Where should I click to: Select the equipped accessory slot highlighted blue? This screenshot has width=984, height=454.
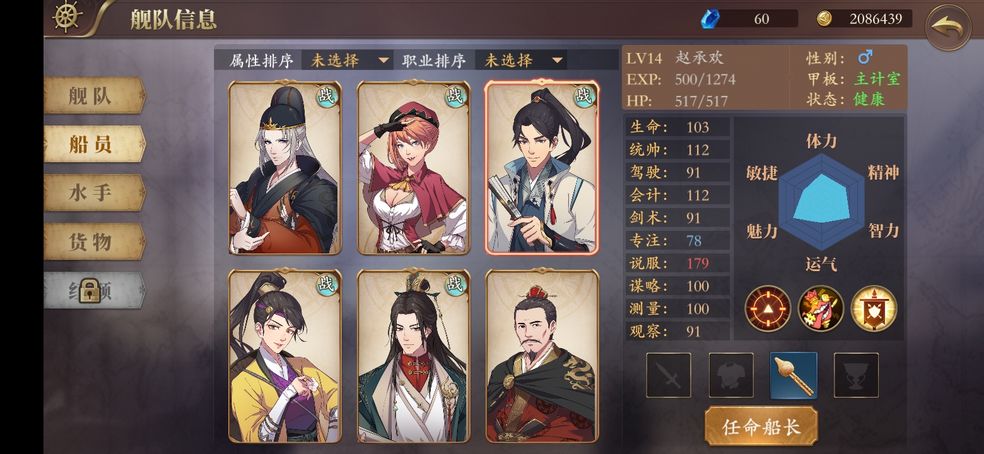[x=794, y=375]
